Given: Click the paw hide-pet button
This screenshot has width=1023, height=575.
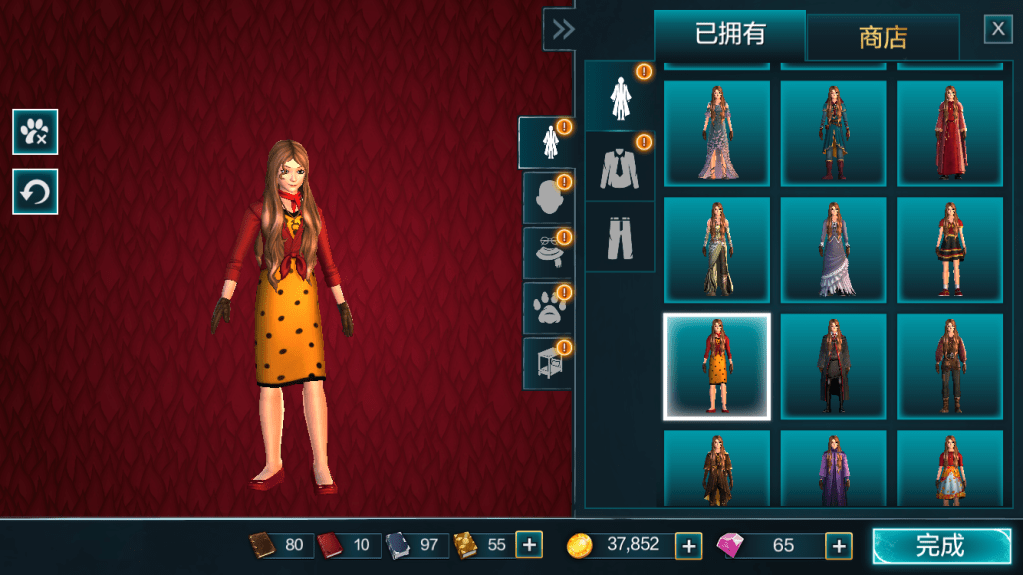Looking at the screenshot, I should click(x=35, y=132).
